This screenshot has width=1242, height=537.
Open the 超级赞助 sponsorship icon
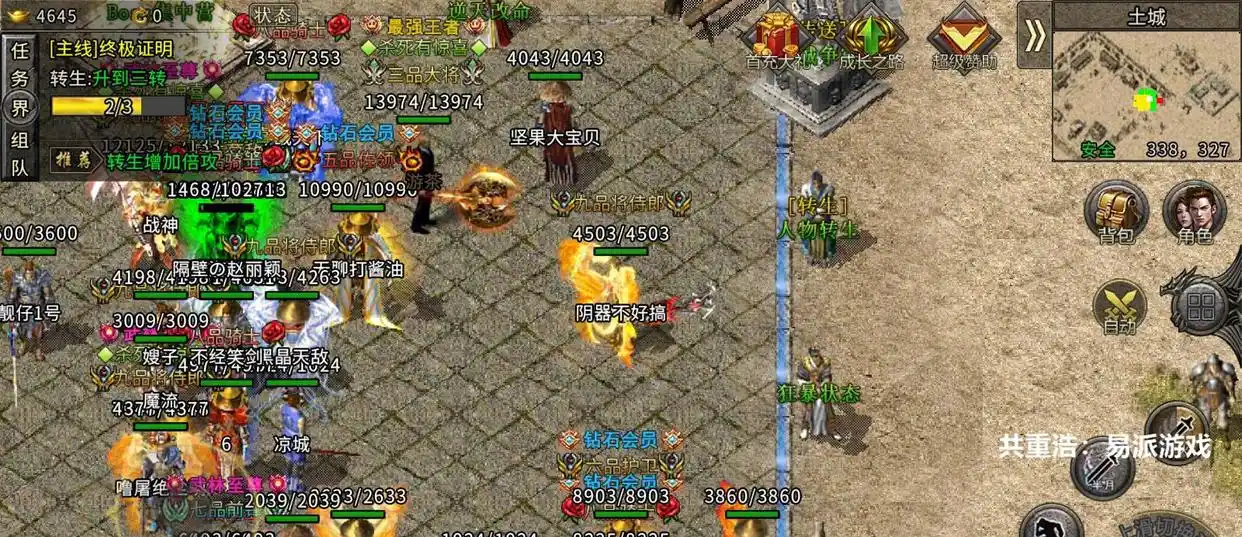pyautogui.click(x=964, y=38)
